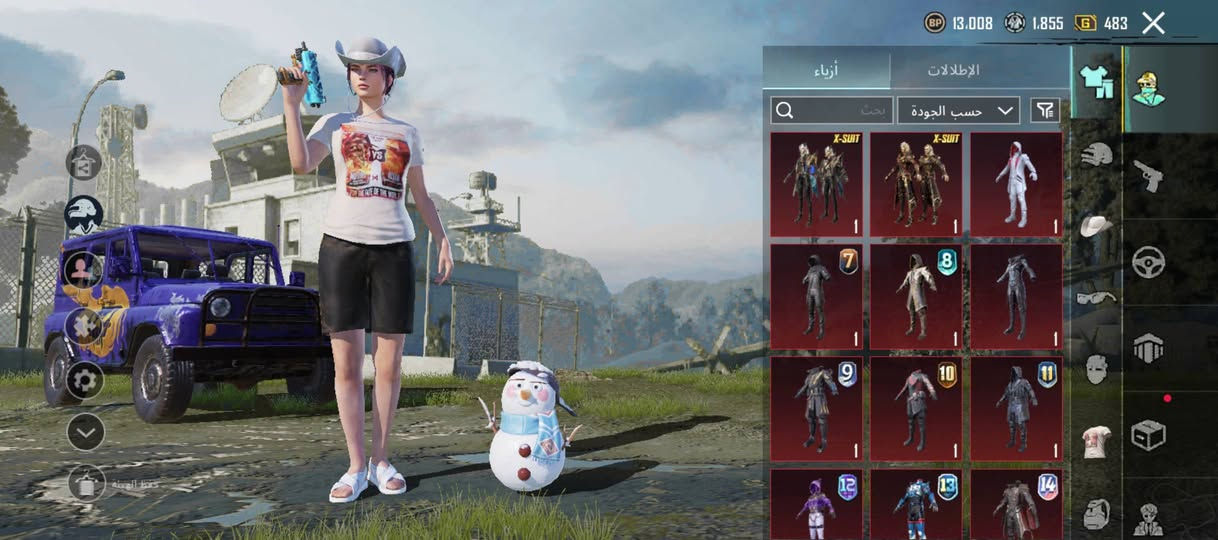This screenshot has width=1218, height=540.
Task: Select the sunglasses eyewear subcategory
Action: [x=1097, y=297]
